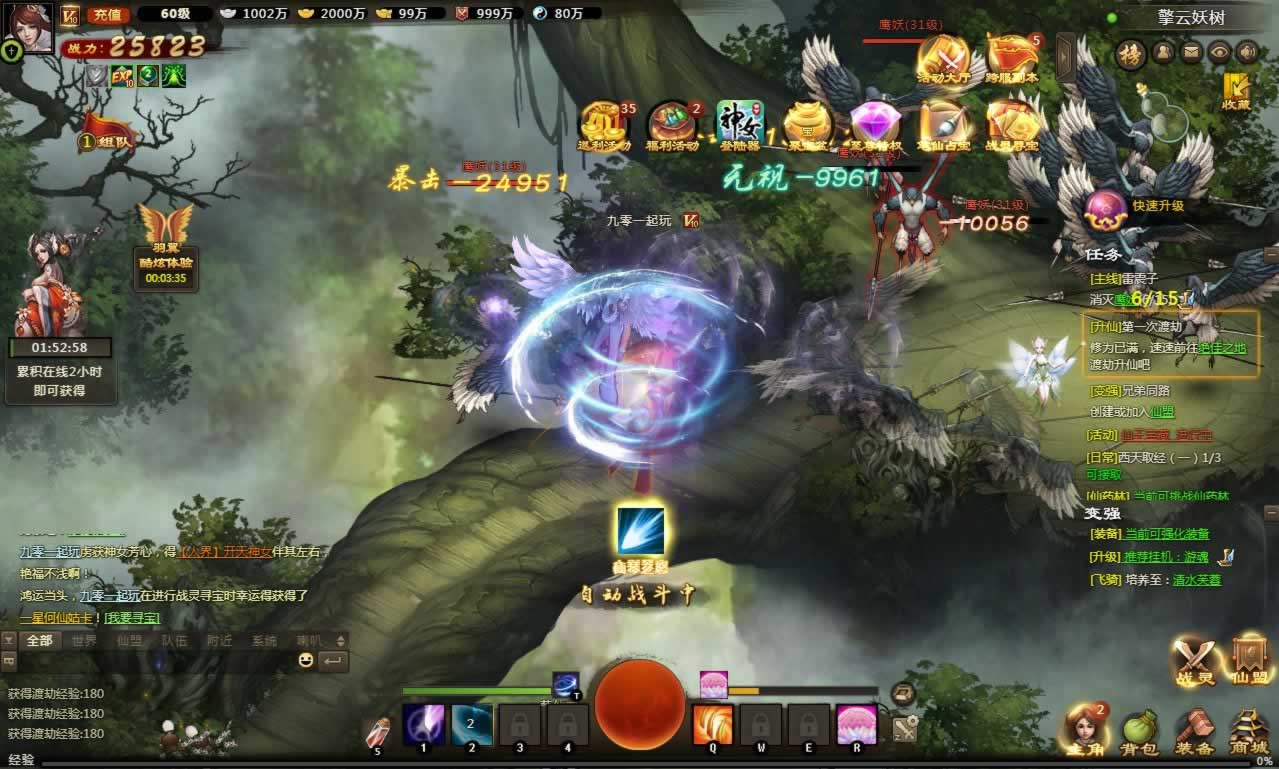Open the 主角 character panel
The width and height of the screenshot is (1279, 769).
point(1085,731)
